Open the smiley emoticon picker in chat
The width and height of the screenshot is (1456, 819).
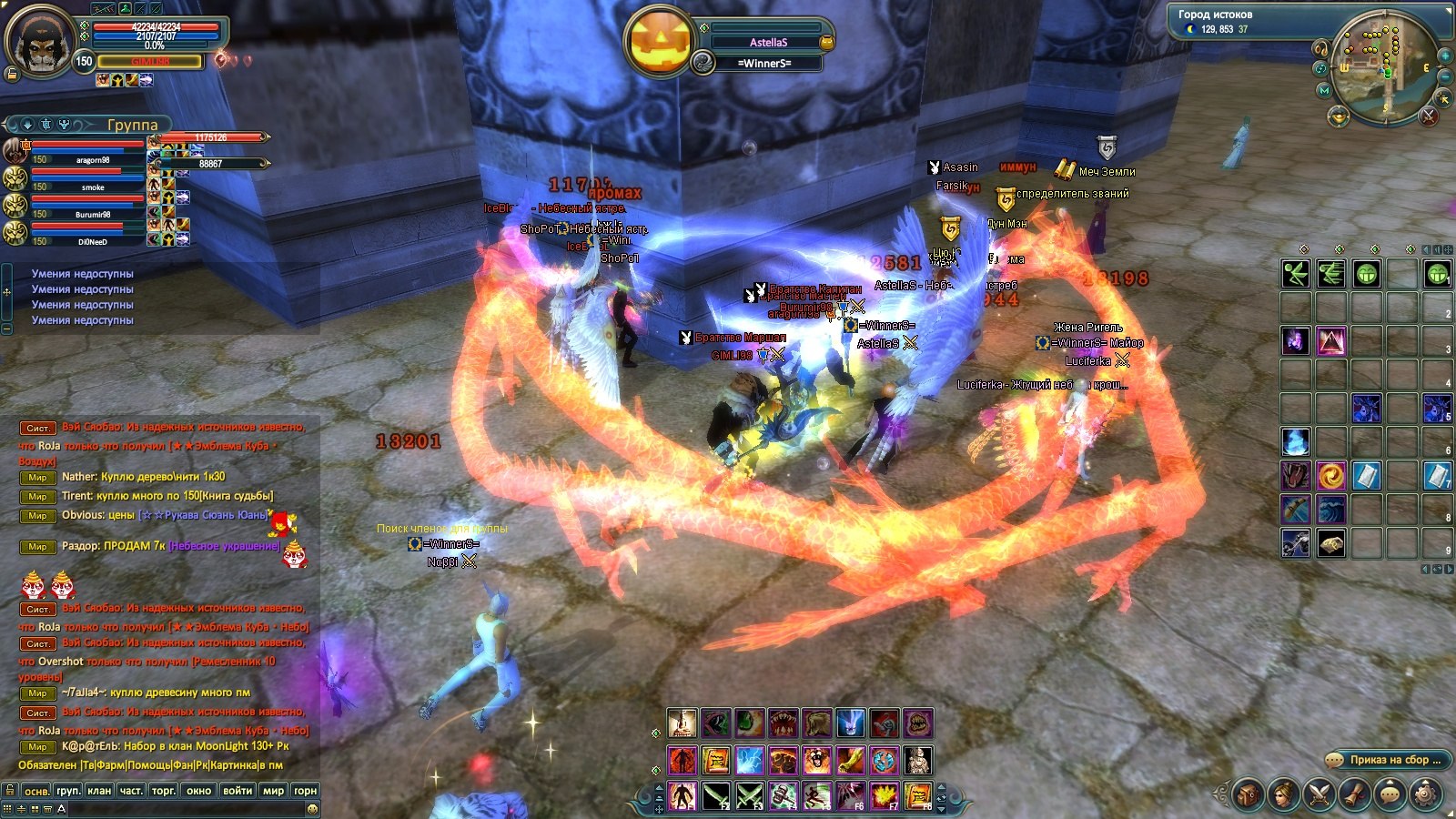(x=312, y=808)
